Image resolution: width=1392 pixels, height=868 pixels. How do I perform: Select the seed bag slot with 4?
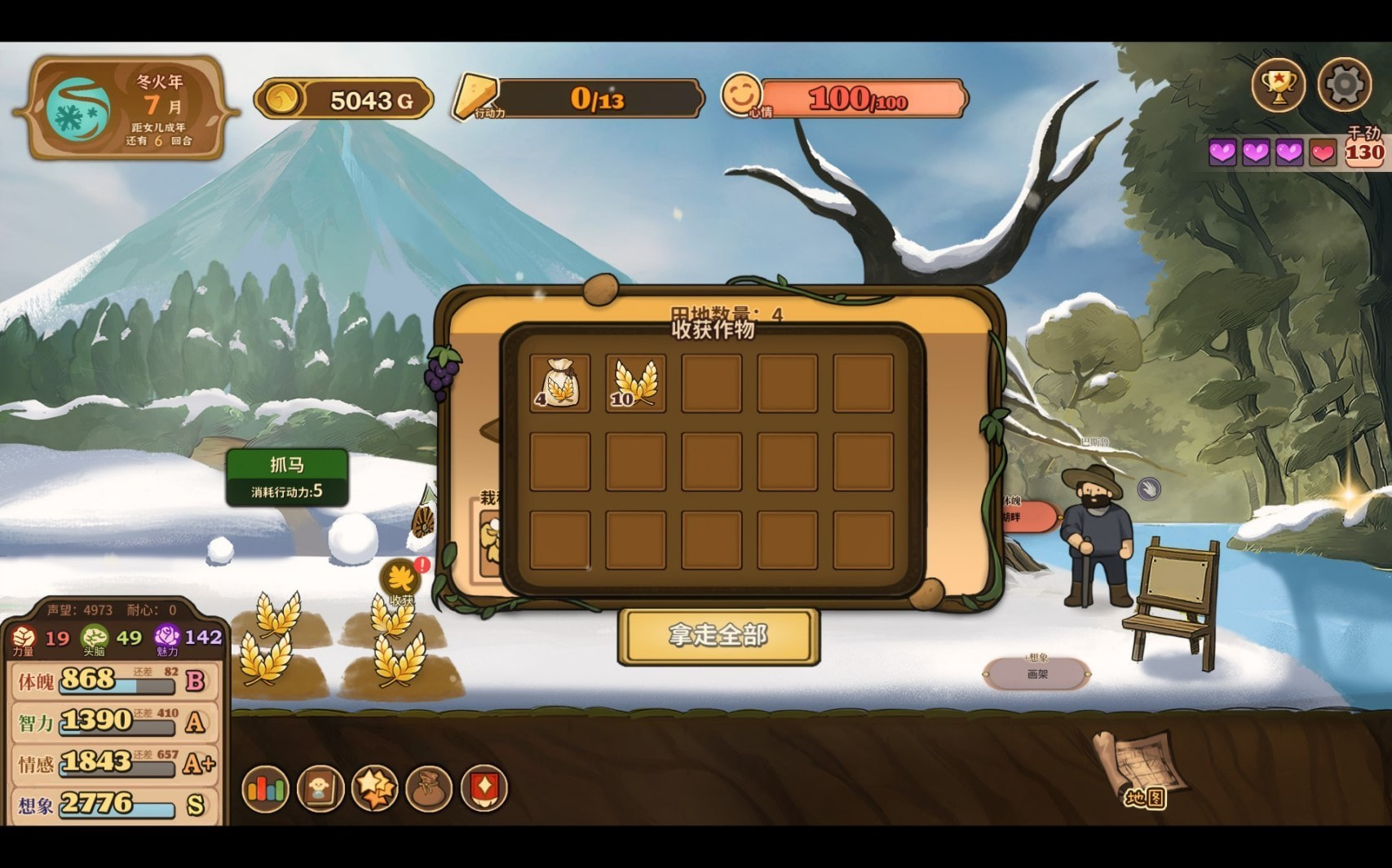tap(559, 383)
